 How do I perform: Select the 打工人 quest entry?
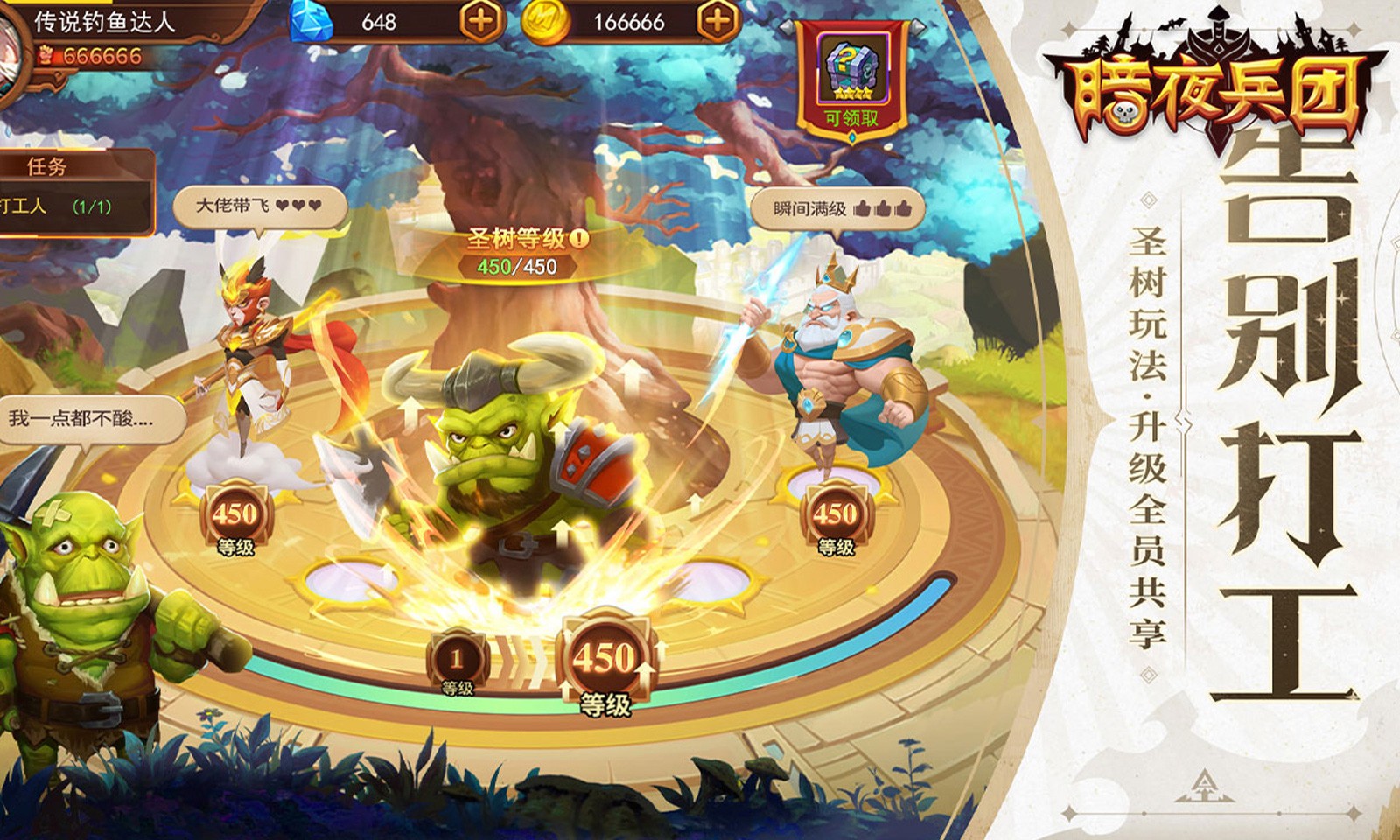tap(57, 206)
